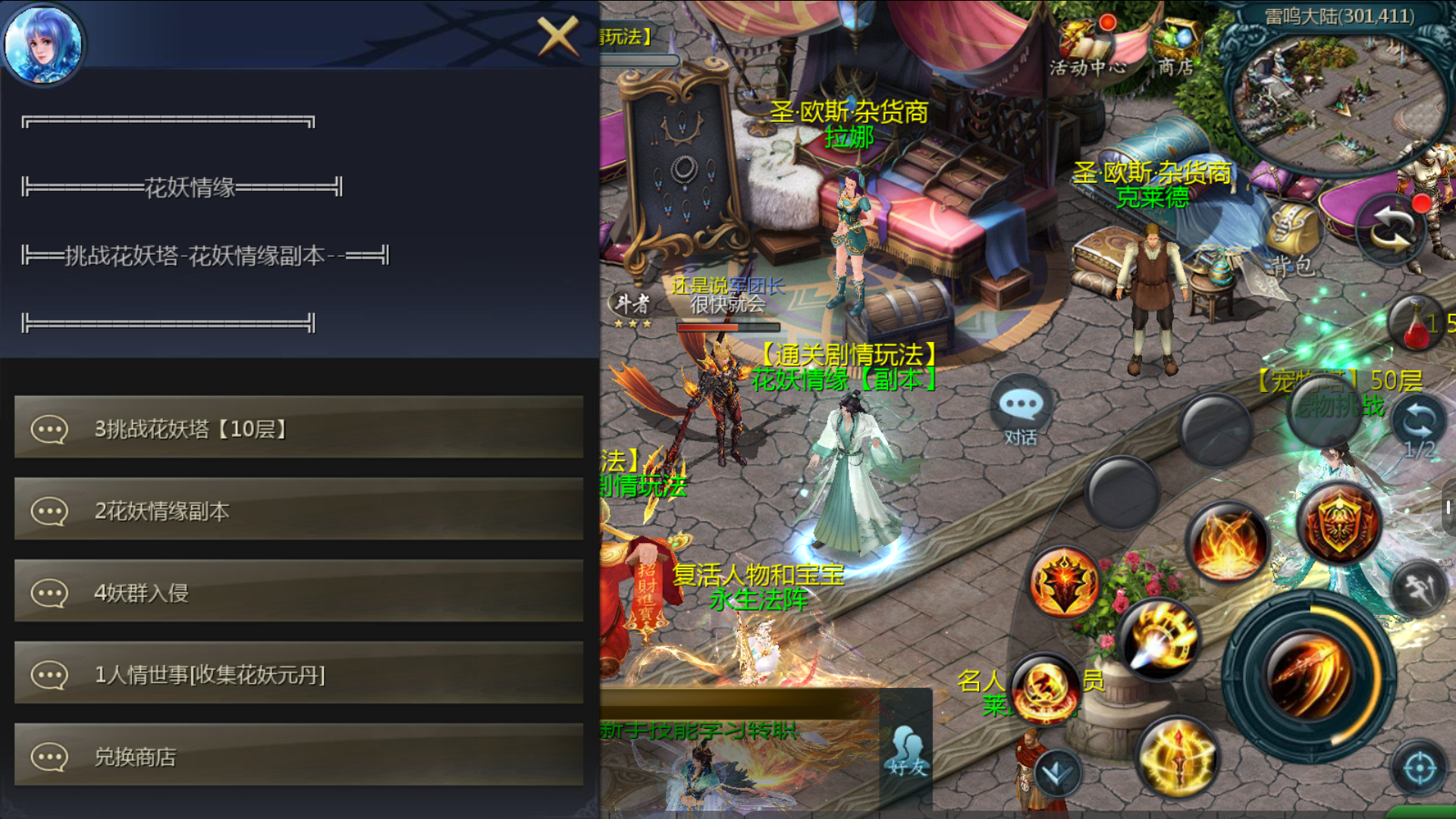The width and height of the screenshot is (1456, 819).
Task: Tap the 对话 talk button
Action: pos(1021,413)
